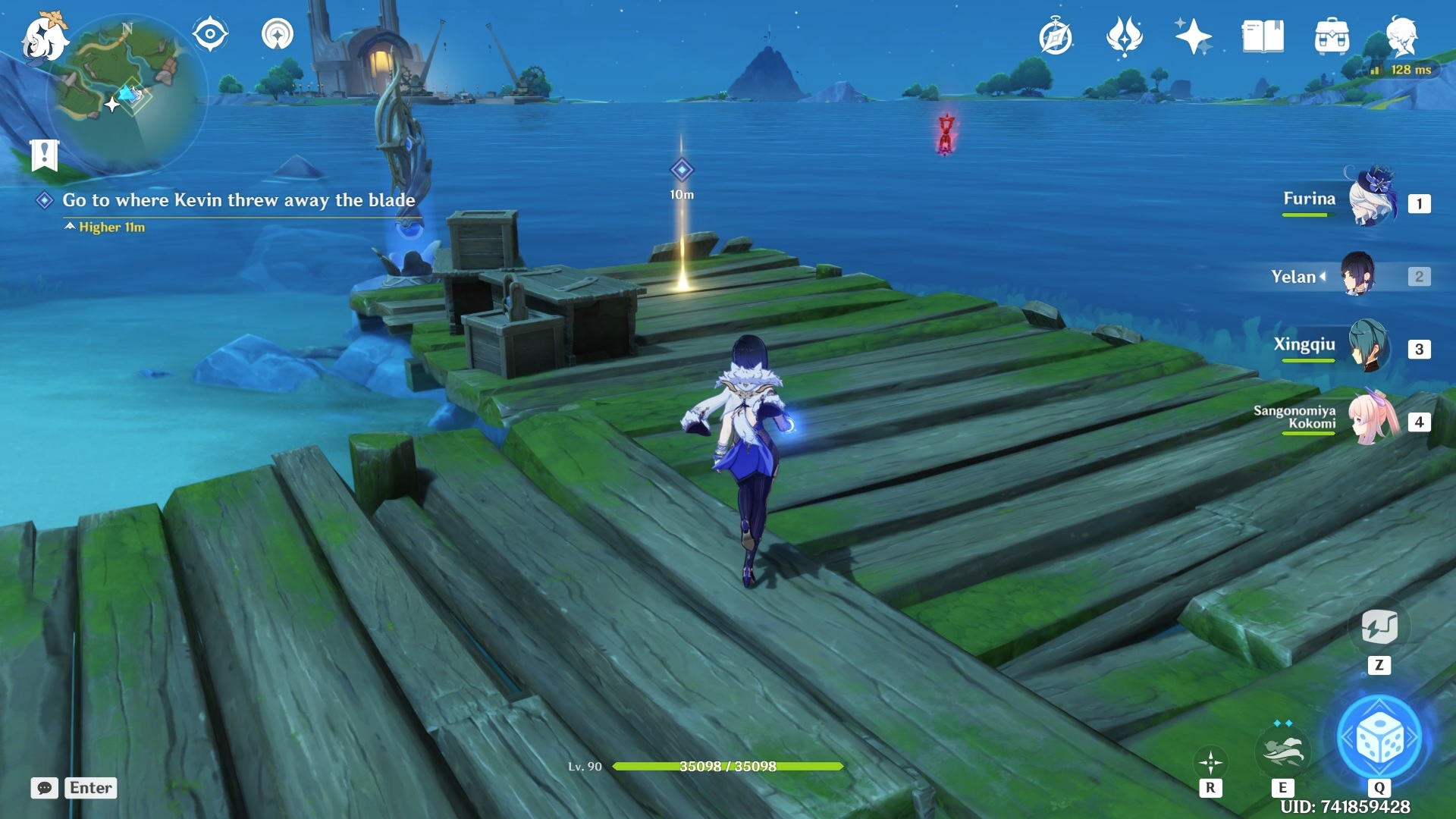Open the Paimon menu icon

[44, 38]
